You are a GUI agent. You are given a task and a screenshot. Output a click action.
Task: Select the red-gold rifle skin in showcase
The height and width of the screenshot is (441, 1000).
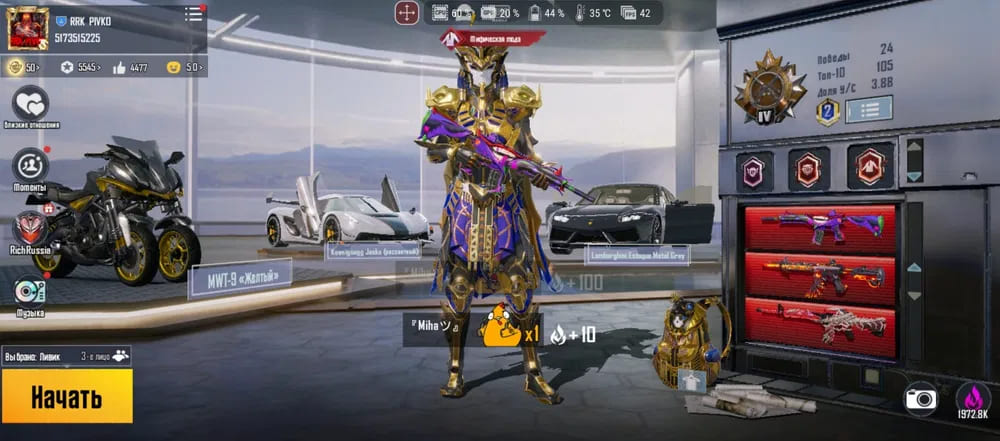pyautogui.click(x=820, y=273)
